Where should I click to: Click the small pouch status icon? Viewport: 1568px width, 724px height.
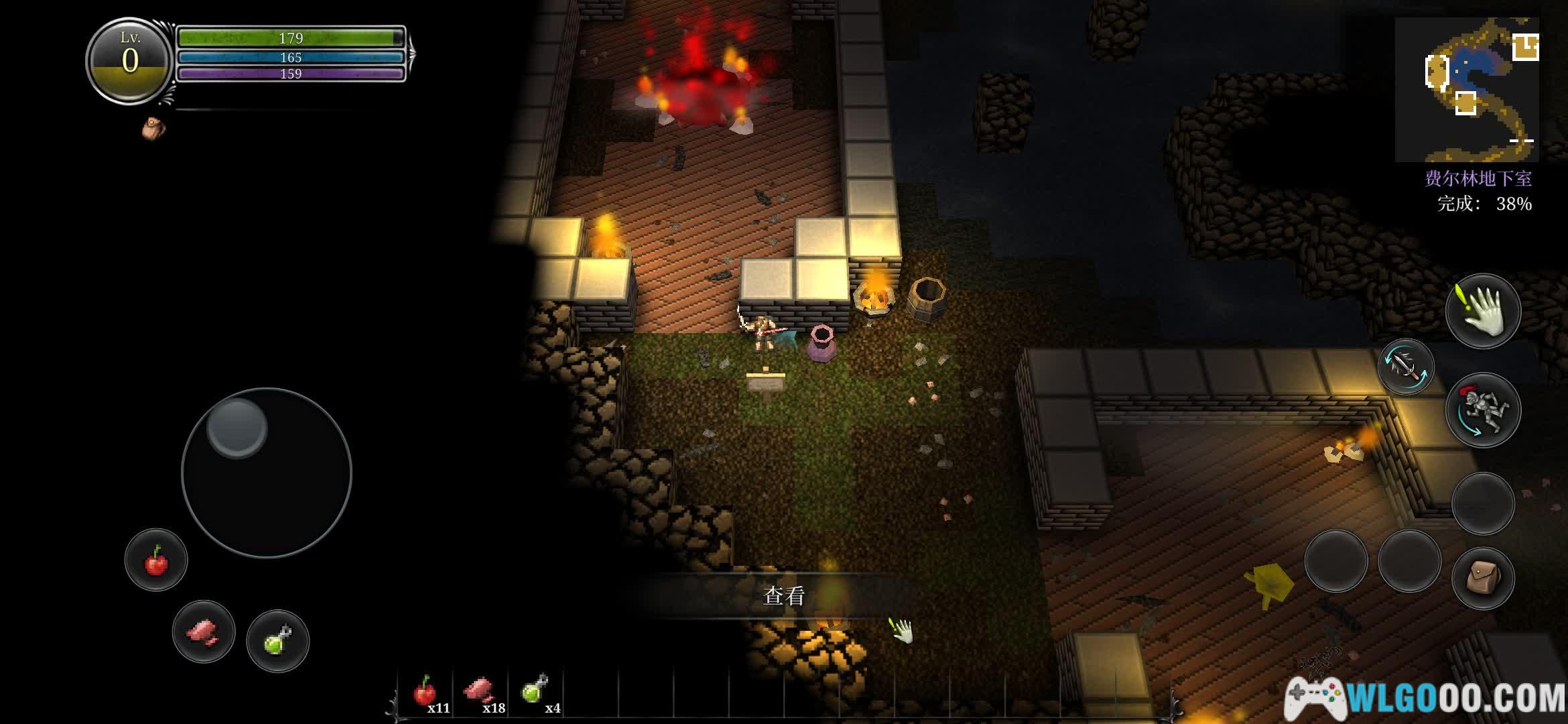point(153,128)
